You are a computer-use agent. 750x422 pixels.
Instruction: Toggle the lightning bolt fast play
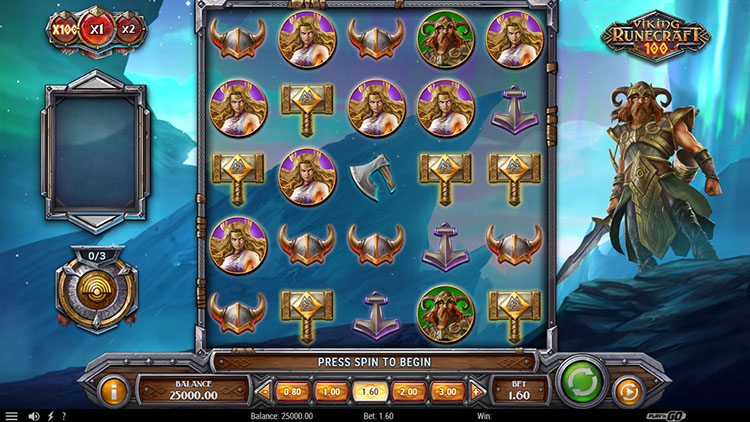click(50, 416)
